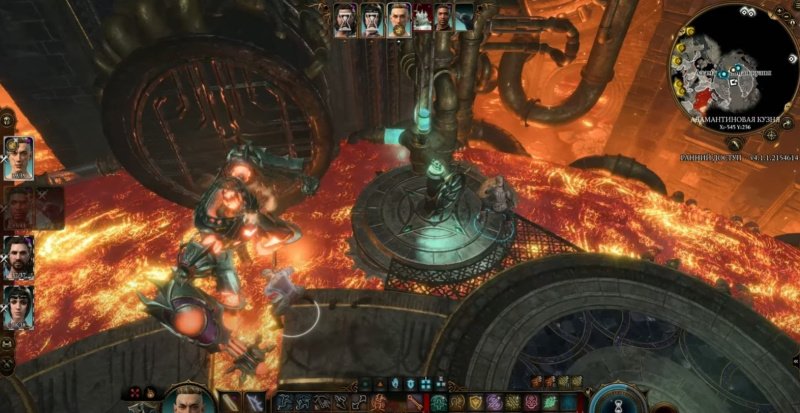Click the first hourglass portrait in turn order

(x=346, y=17)
